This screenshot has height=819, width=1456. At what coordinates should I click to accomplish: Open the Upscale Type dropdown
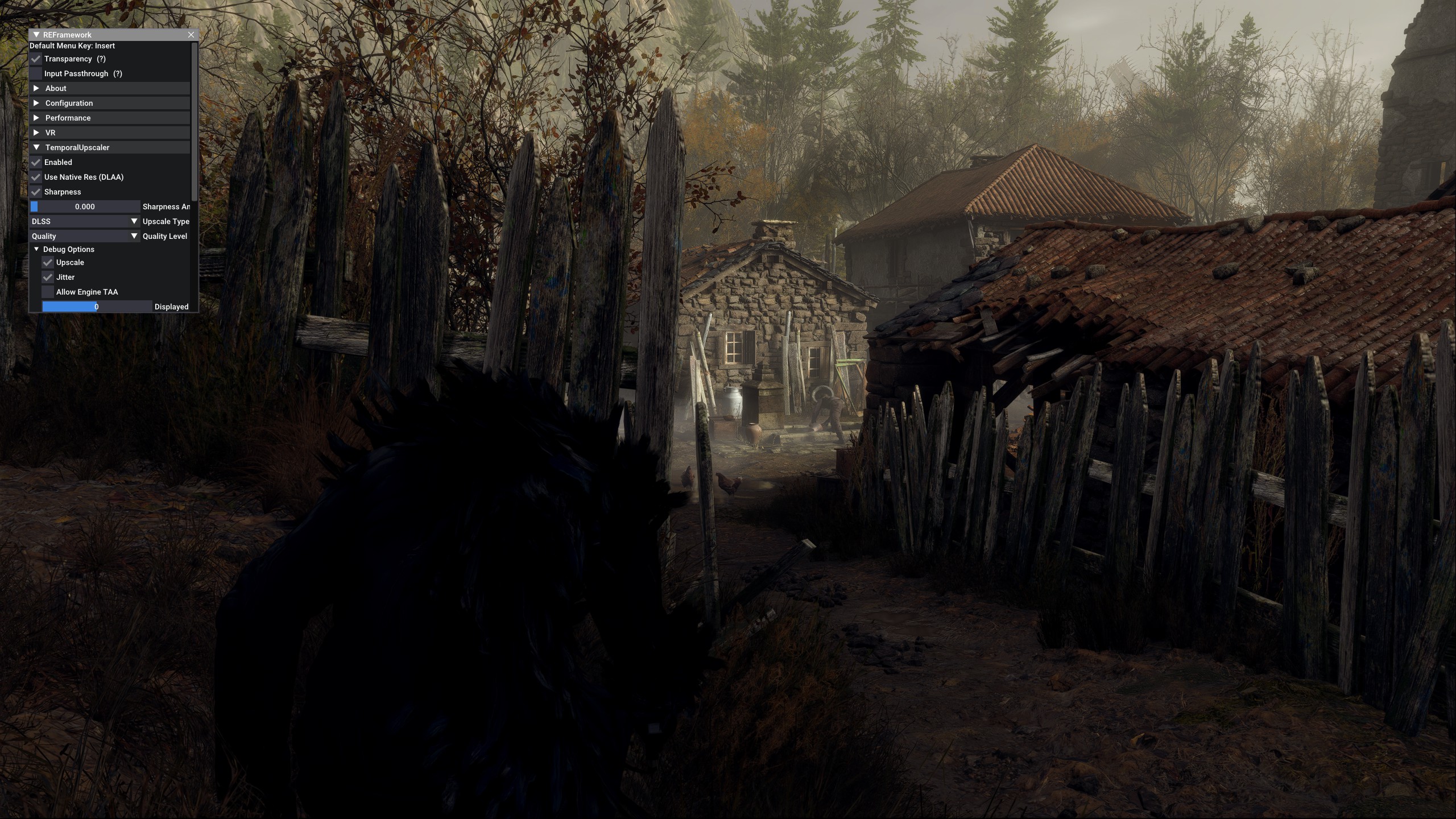(x=85, y=221)
